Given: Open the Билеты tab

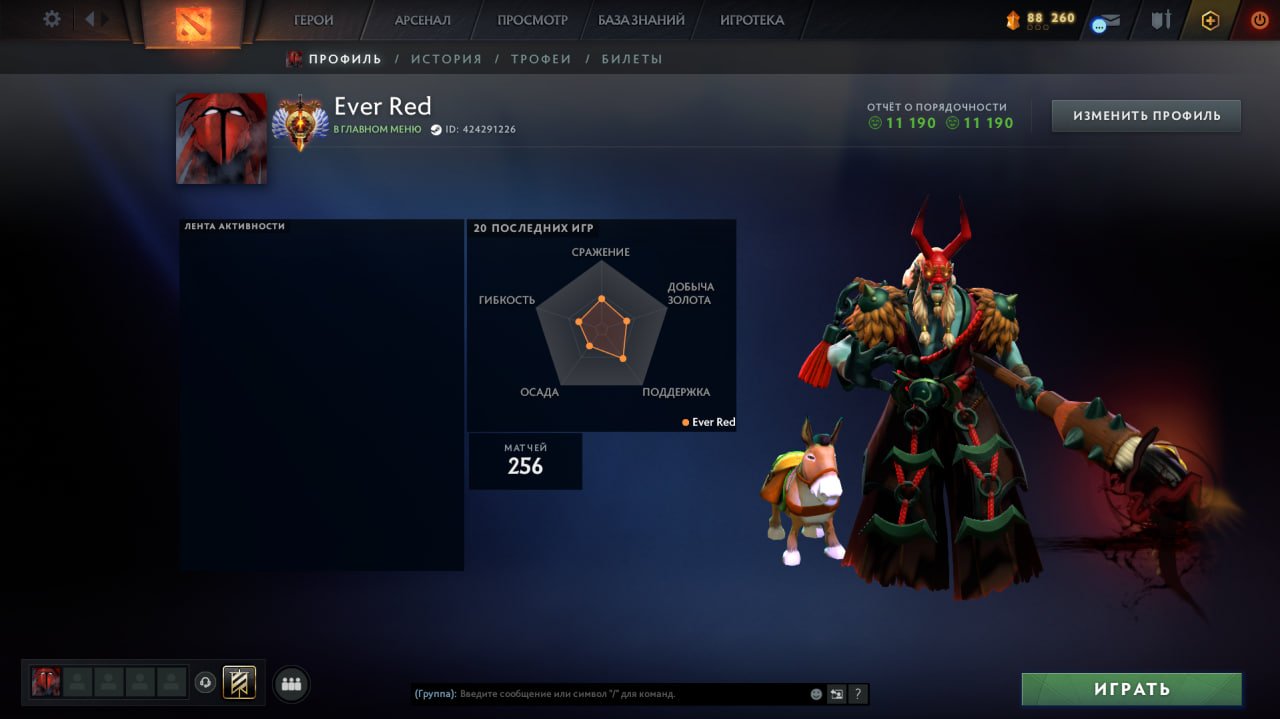Looking at the screenshot, I should click(x=632, y=59).
